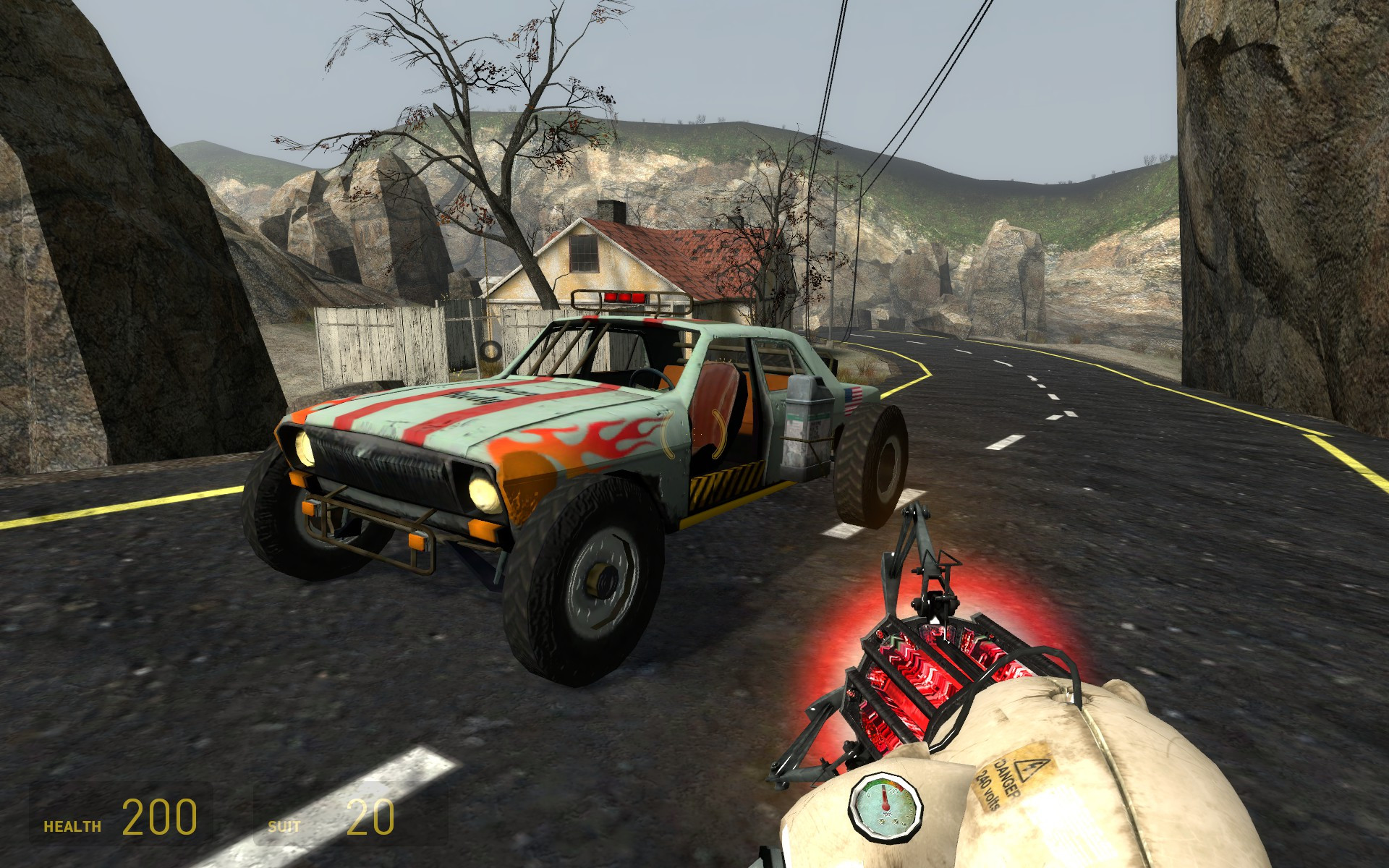Click the red tail lights on the roof rack
This screenshot has height=868, width=1389.
click(625, 297)
